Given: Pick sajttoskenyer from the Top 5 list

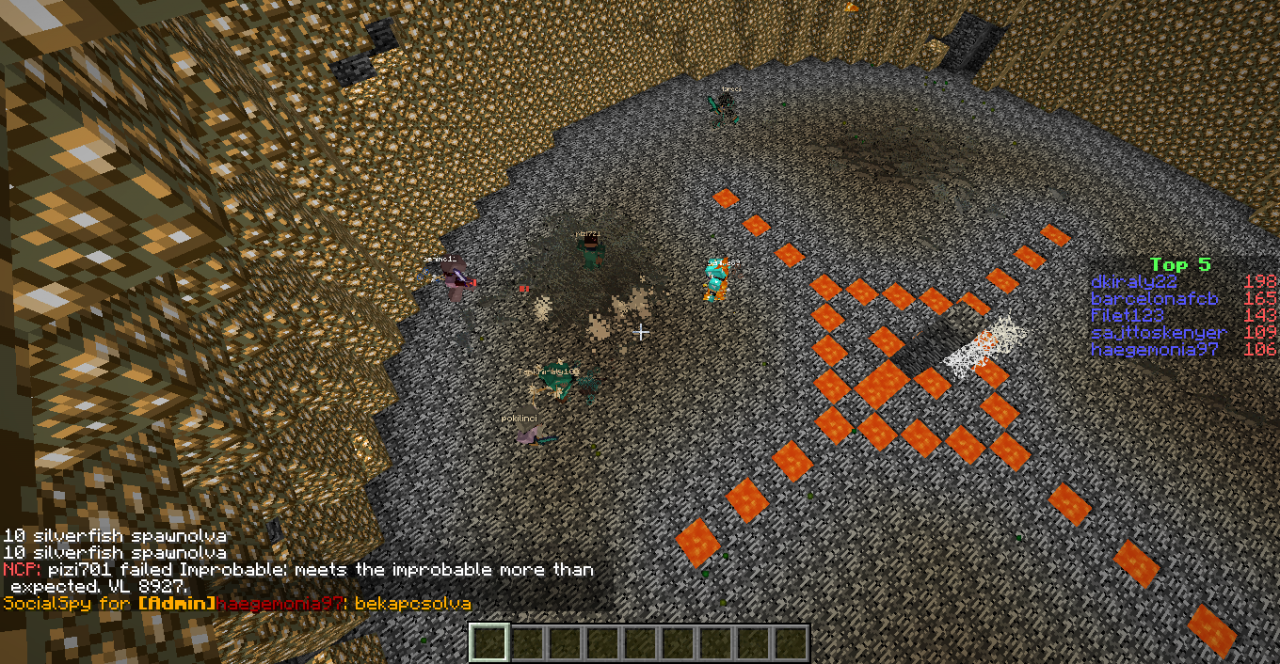Looking at the screenshot, I should click(x=1158, y=333).
